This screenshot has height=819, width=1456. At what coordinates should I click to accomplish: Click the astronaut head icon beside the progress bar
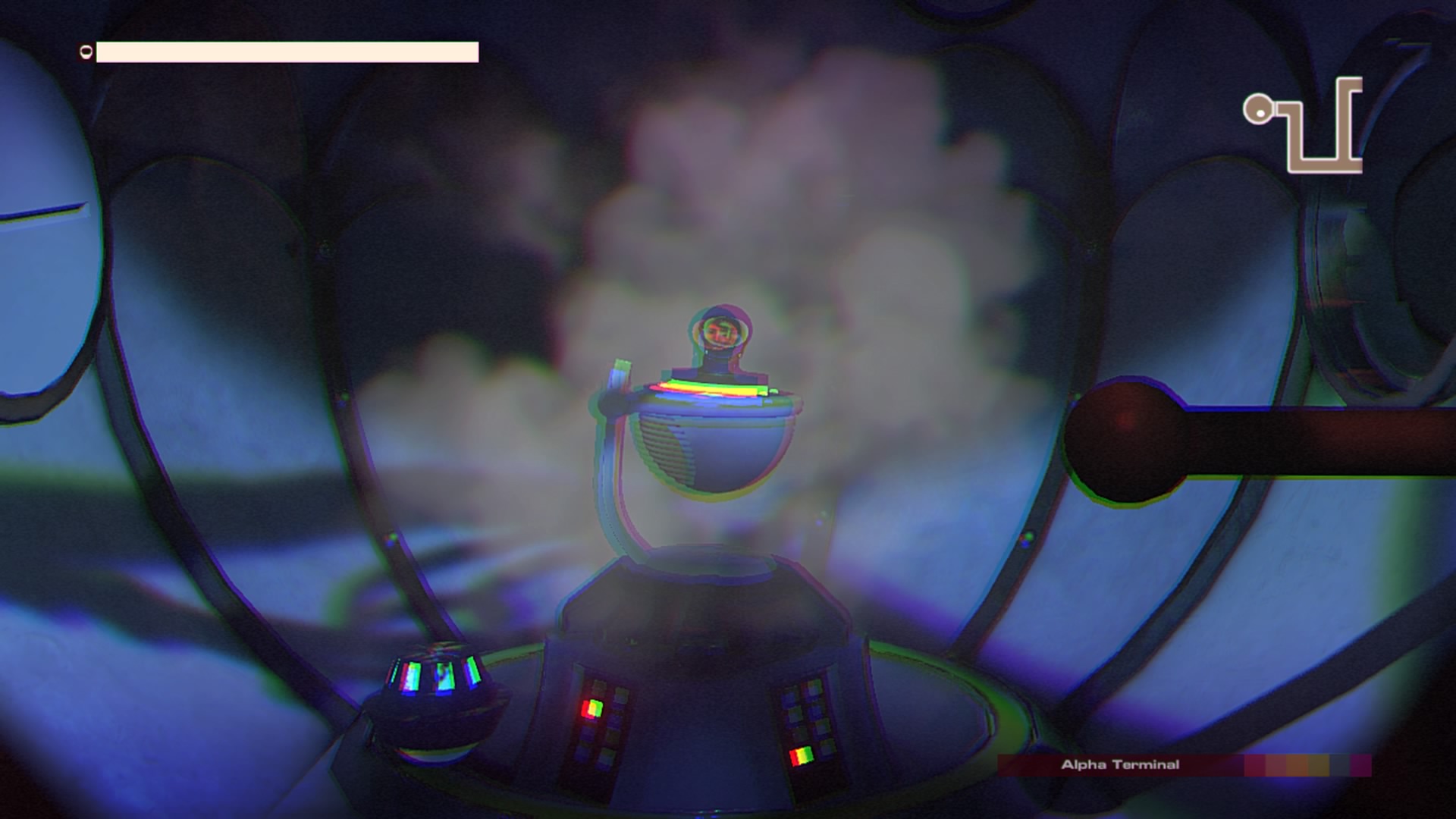[86, 52]
